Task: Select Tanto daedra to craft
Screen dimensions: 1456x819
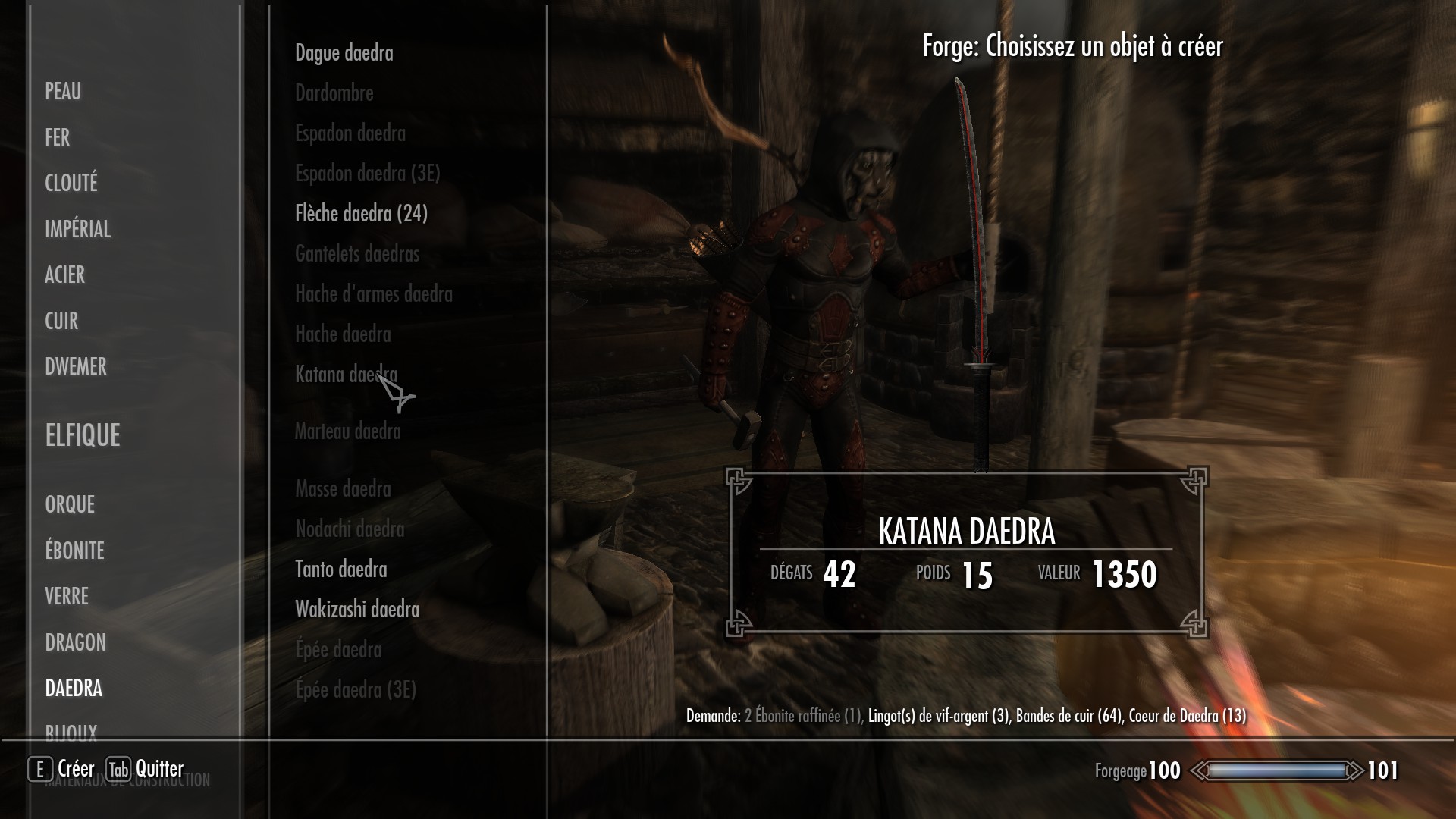Action: coord(340,570)
